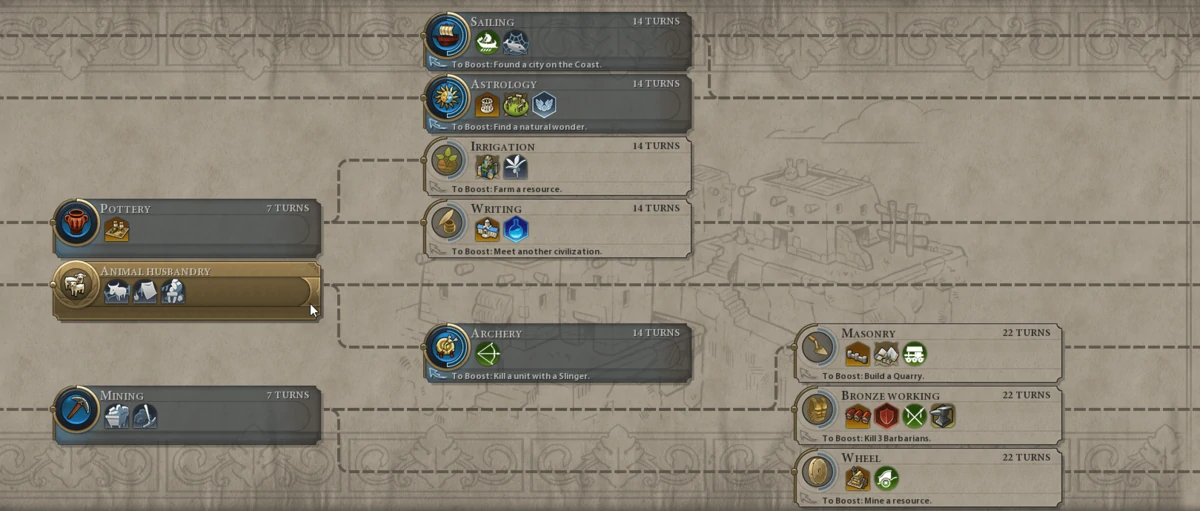Pick the Irrigation technology node

[558, 166]
